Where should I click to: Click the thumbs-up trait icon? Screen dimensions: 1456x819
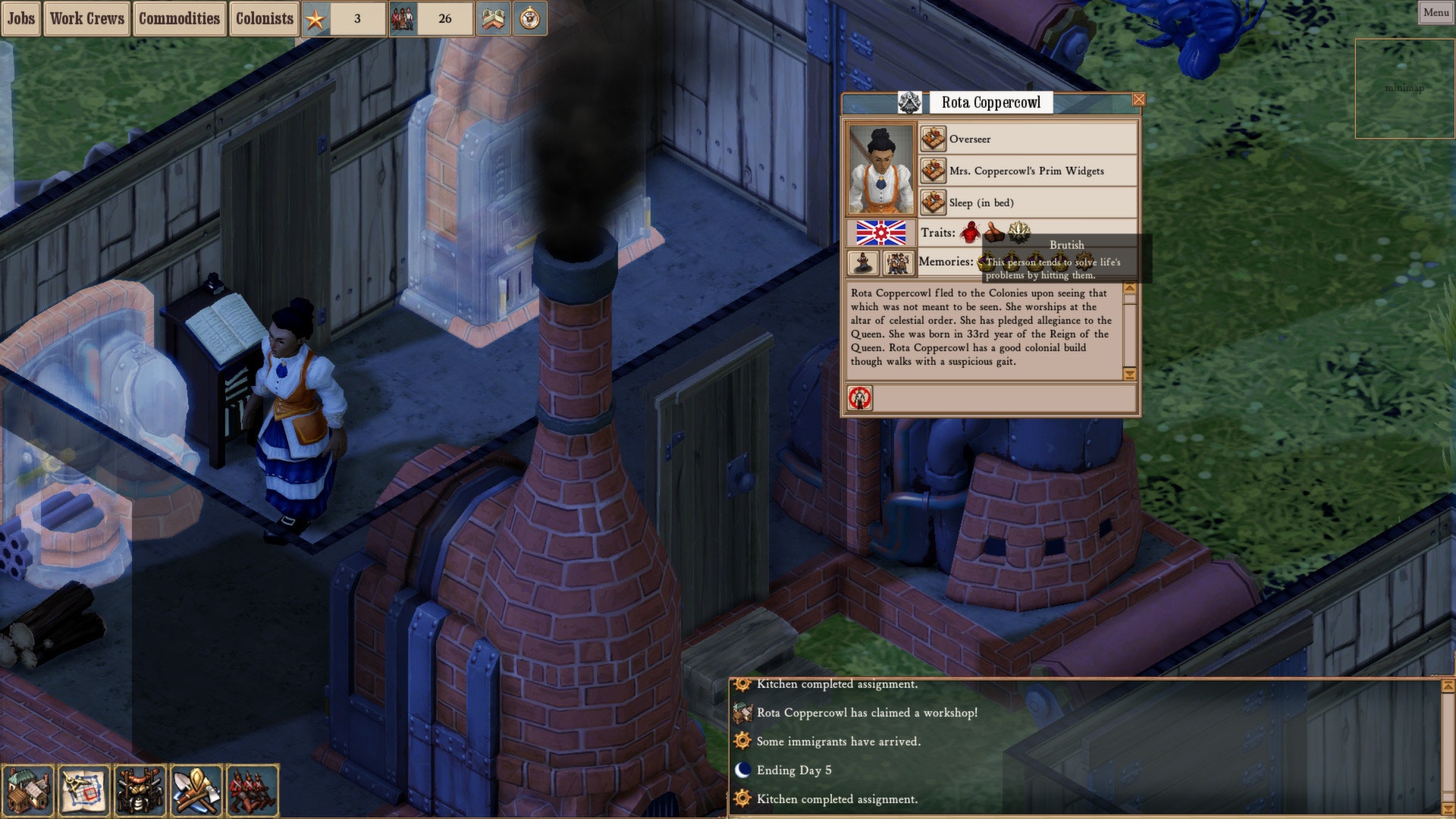[x=994, y=232]
